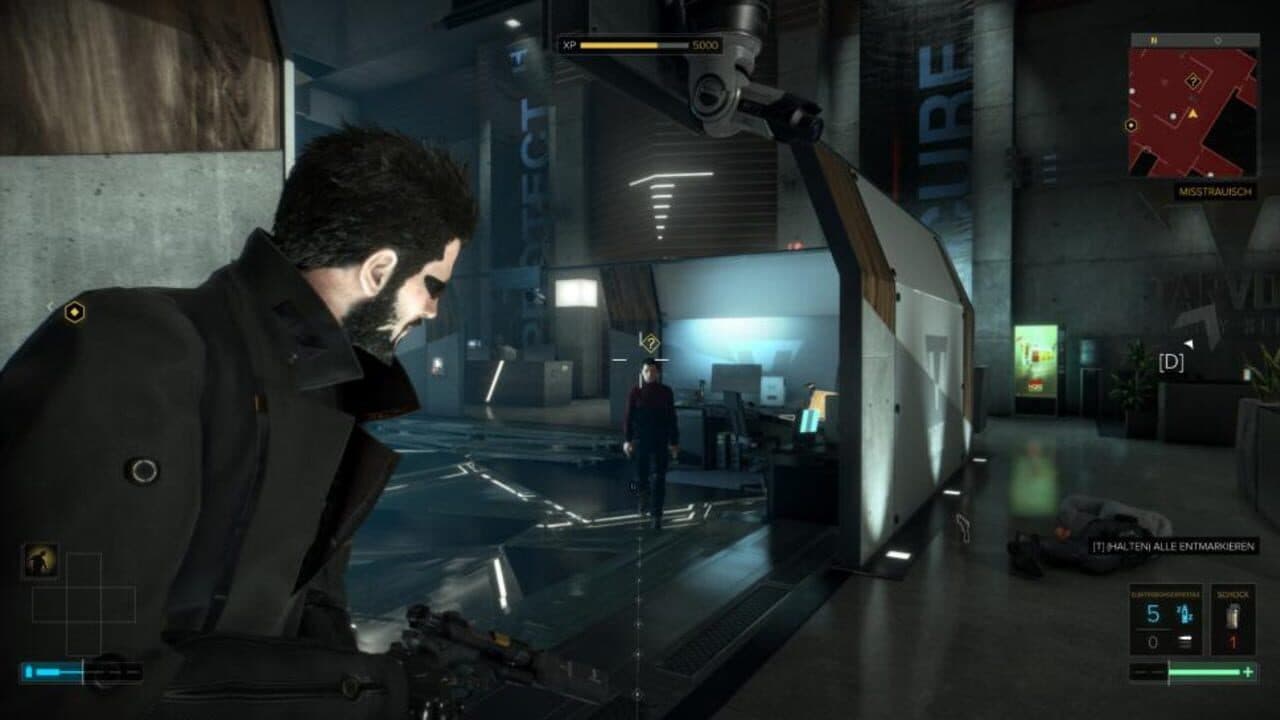Click the green energy slider bar
The height and width of the screenshot is (720, 1280).
tap(1205, 672)
